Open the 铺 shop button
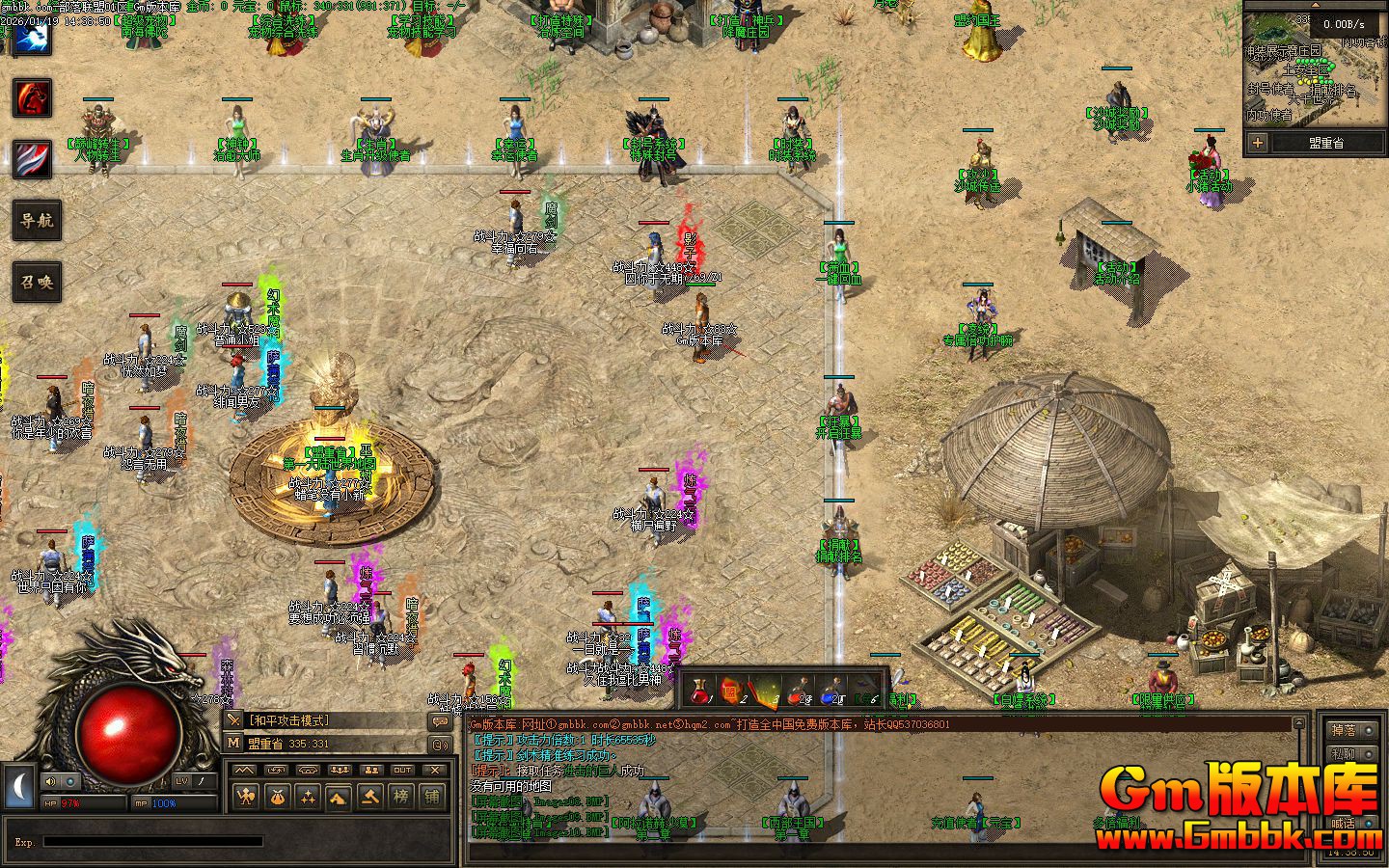 431,797
